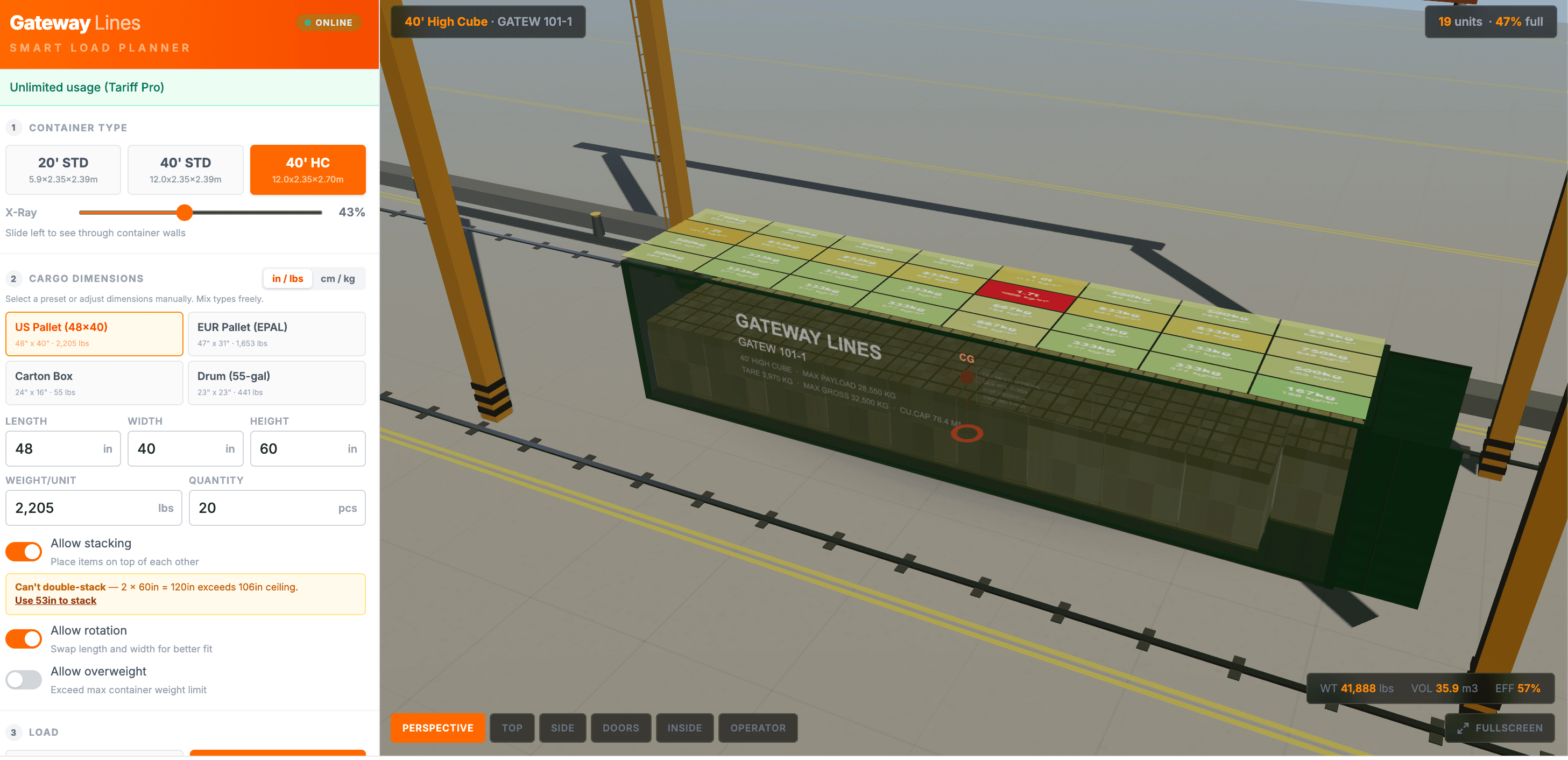Choose the EUR Pallet (EPAL) preset
Screen dimensions: 1568x760
coord(277,334)
